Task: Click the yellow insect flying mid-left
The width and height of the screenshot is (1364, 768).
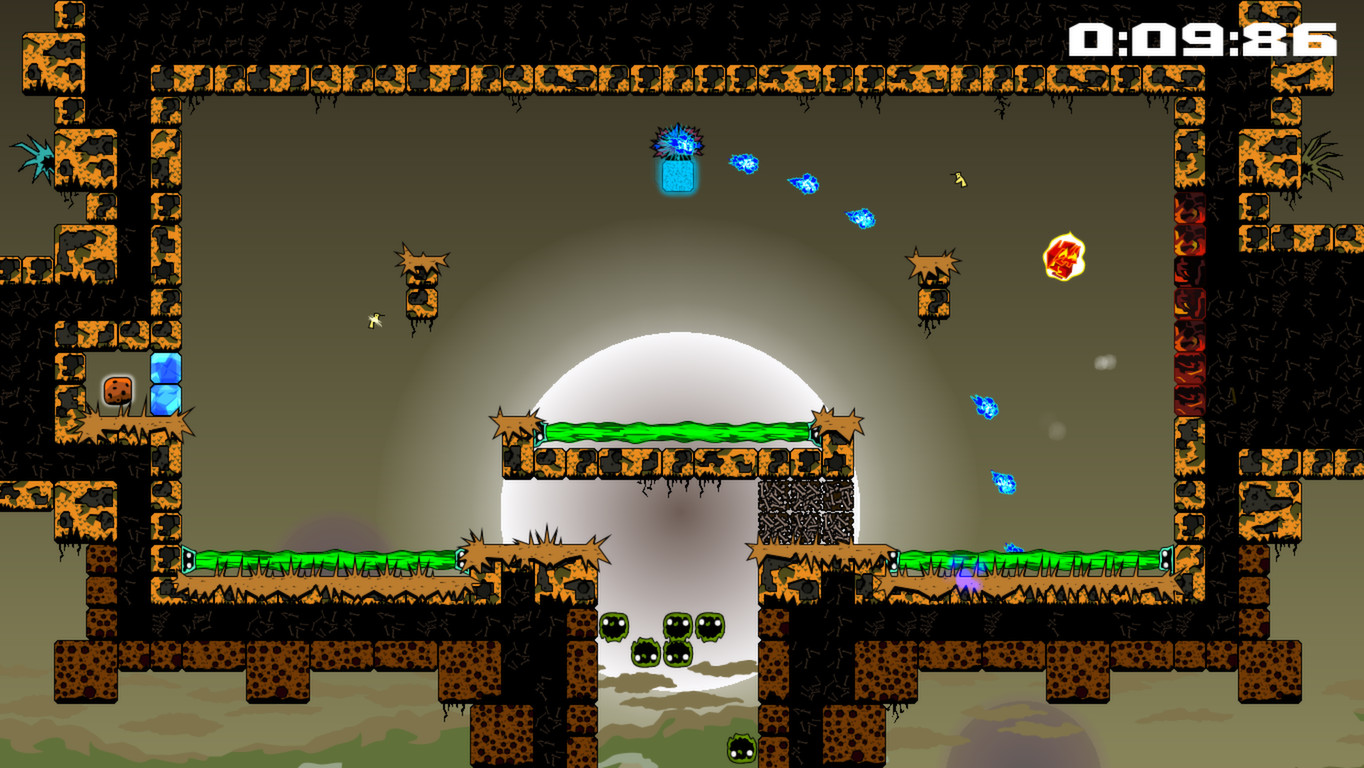Action: pyautogui.click(x=374, y=321)
